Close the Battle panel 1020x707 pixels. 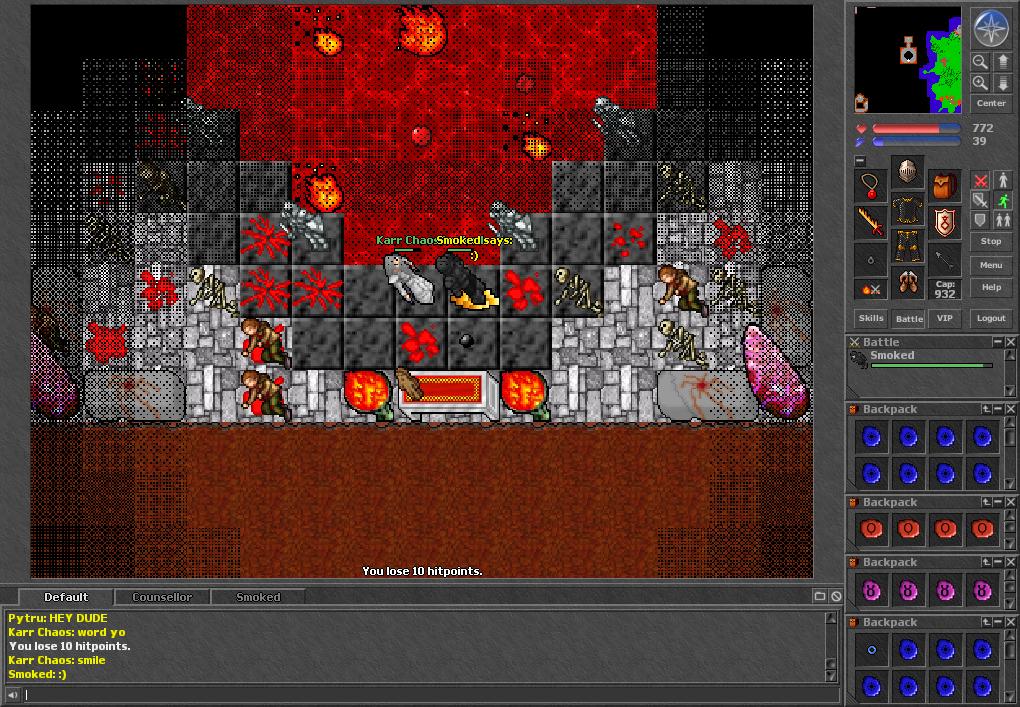(1011, 342)
